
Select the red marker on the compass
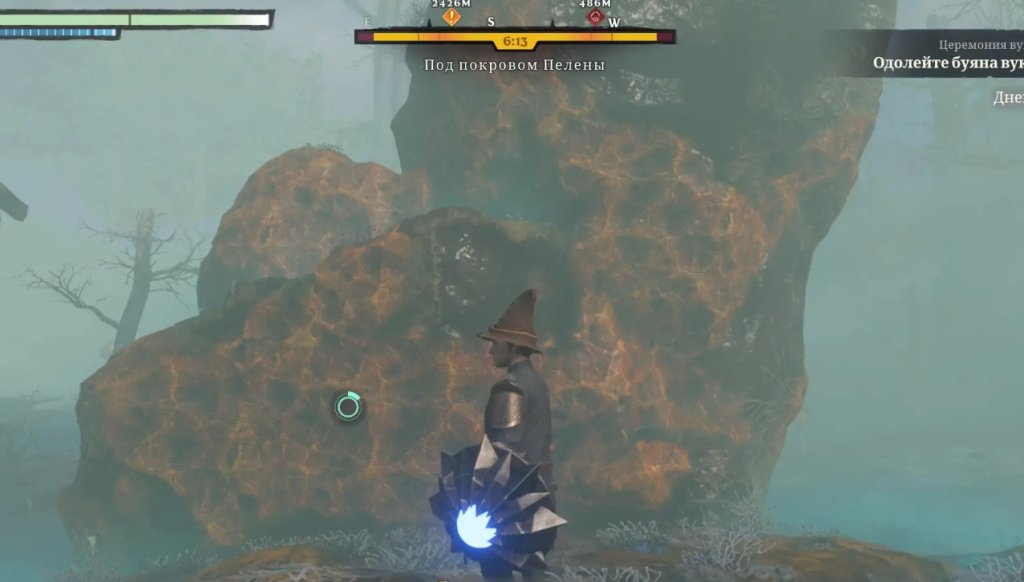(x=596, y=17)
